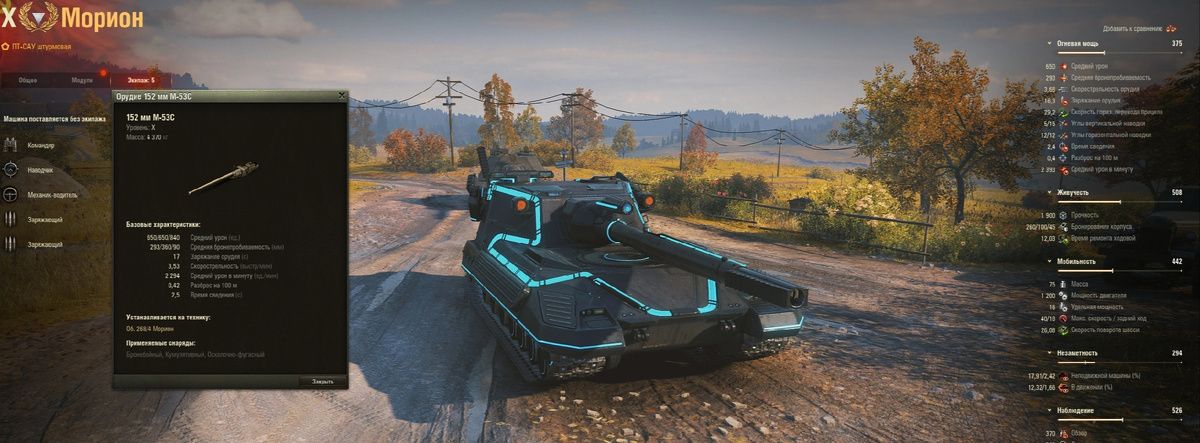This screenshot has height=443, width=1200.
Task: Close the 152 мм М-53С gun window
Action: [x=342, y=96]
